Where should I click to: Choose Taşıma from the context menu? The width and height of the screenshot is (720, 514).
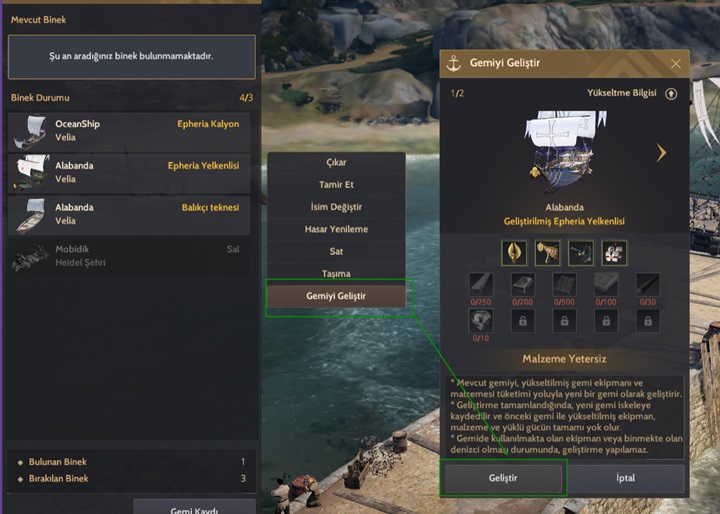(336, 274)
